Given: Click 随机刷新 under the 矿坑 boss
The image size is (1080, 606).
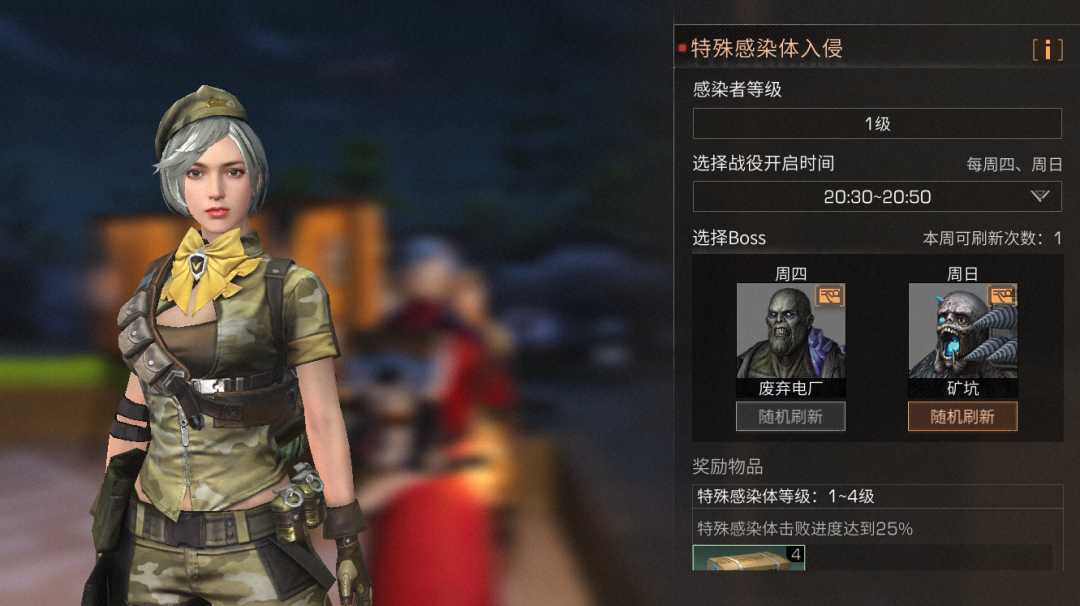Looking at the screenshot, I should coord(962,417).
